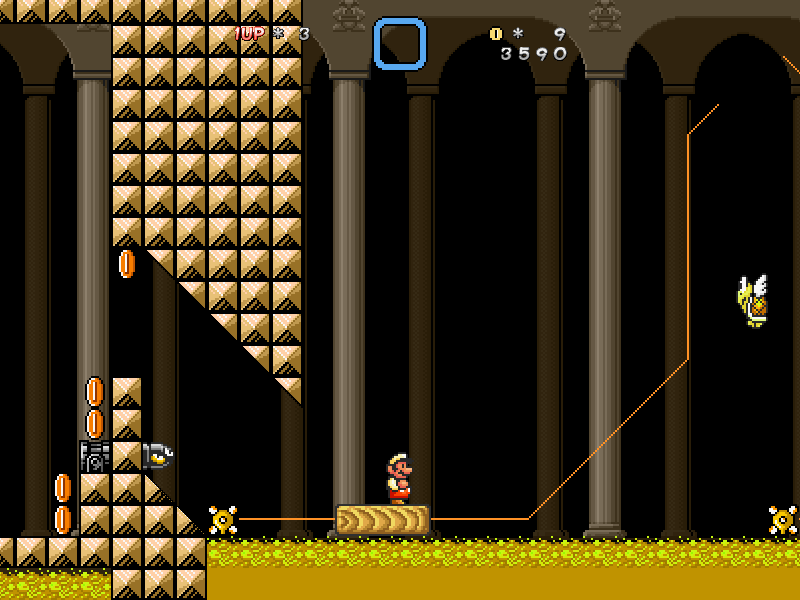The width and height of the screenshot is (800, 600).
Task: Click the blue reserve item box
Action: tap(400, 44)
